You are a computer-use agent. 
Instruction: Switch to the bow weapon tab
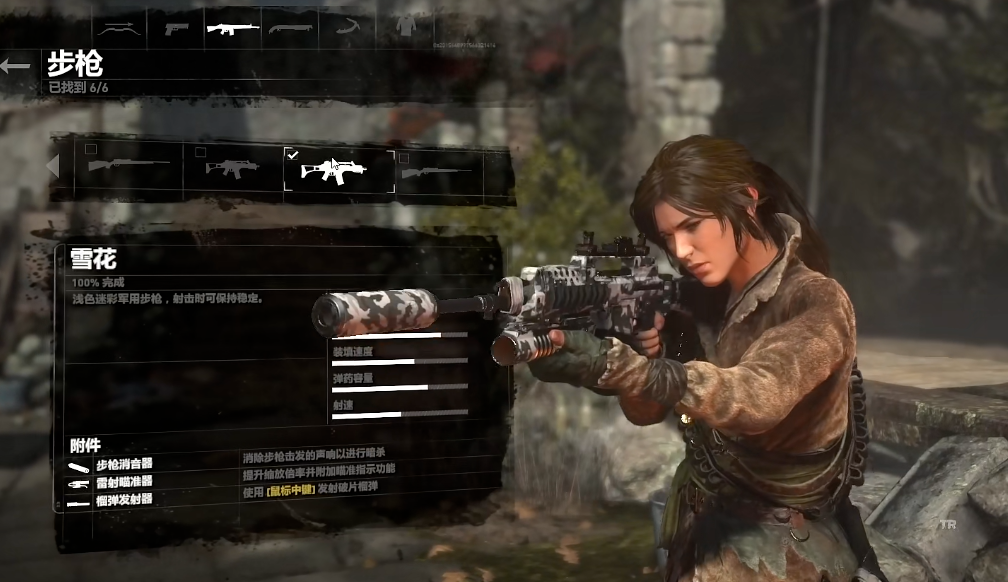coord(119,27)
